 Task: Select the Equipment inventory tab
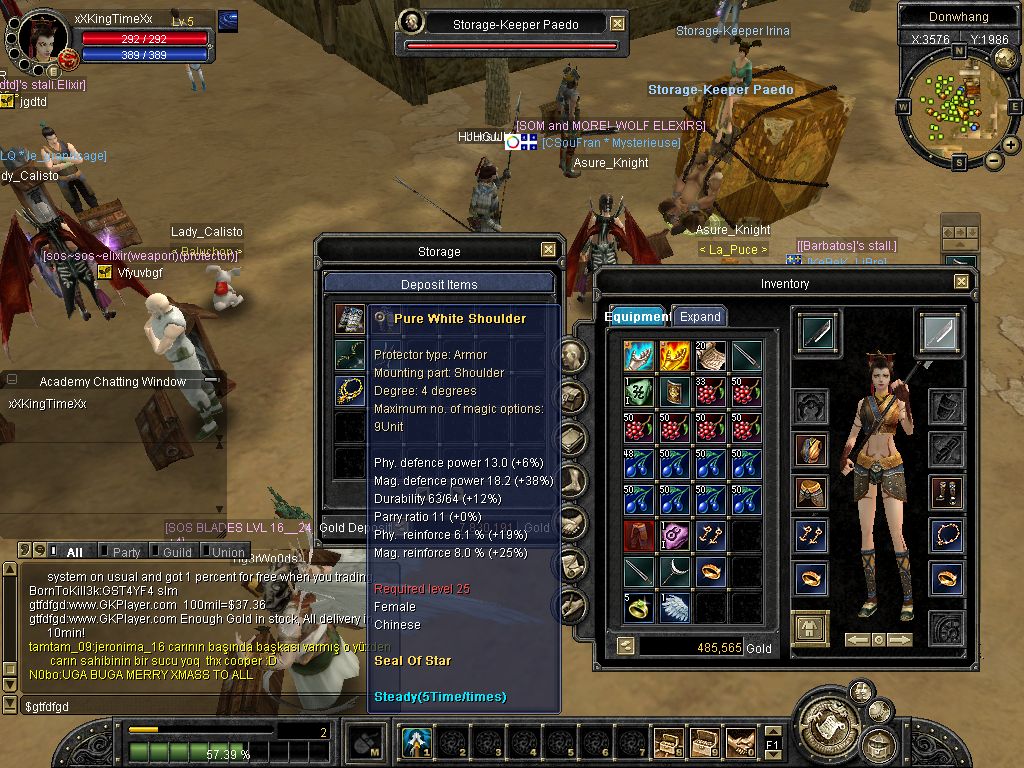[637, 317]
